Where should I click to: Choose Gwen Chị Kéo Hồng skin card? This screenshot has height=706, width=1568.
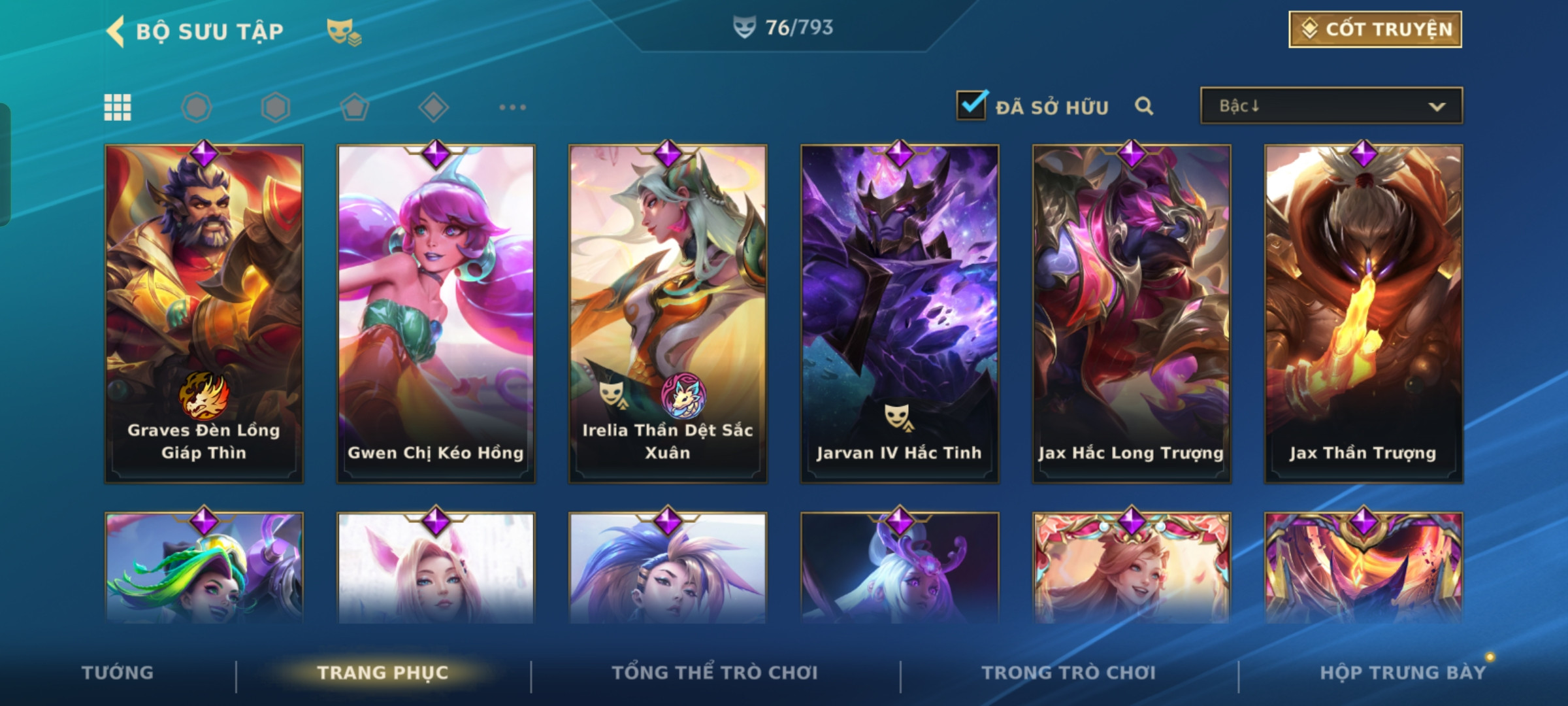(436, 314)
